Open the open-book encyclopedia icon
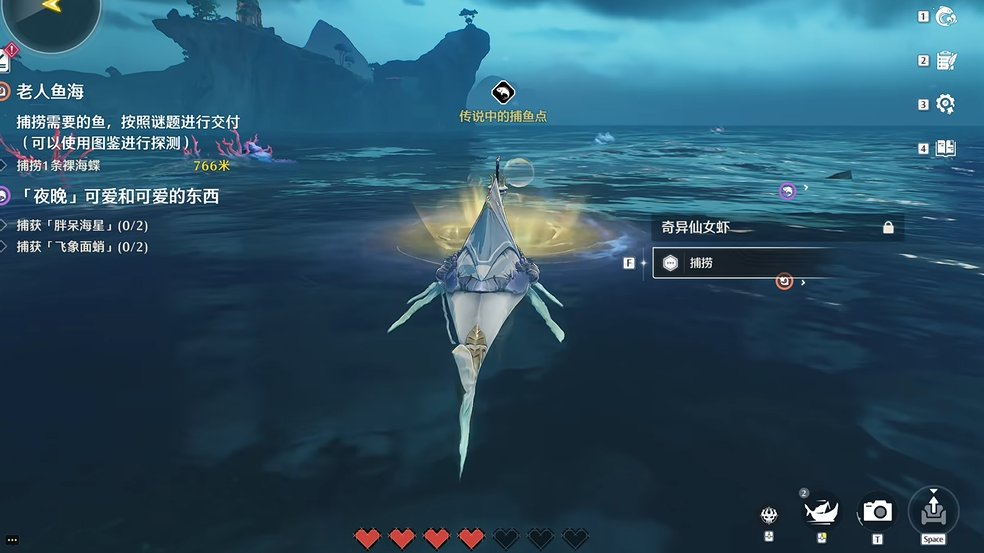 [x=945, y=149]
